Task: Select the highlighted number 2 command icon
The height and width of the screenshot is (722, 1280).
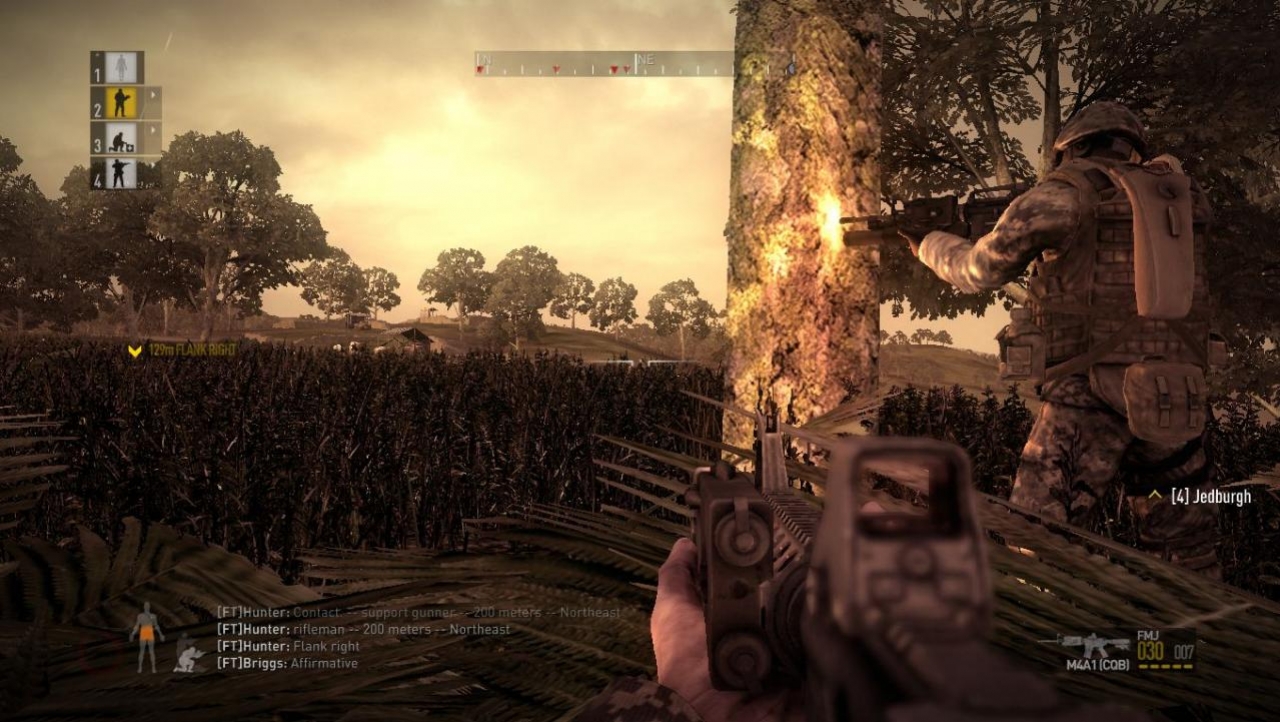Action: click(121, 102)
